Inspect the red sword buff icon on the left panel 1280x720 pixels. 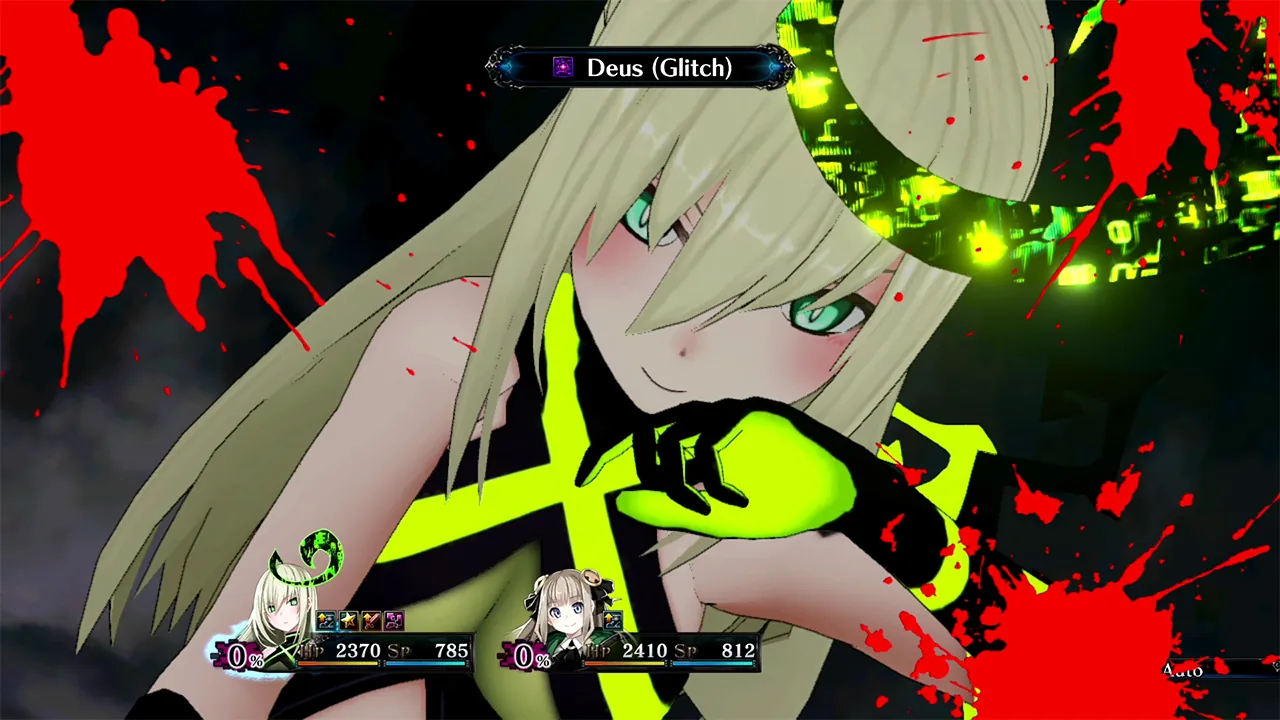pyautogui.click(x=372, y=620)
